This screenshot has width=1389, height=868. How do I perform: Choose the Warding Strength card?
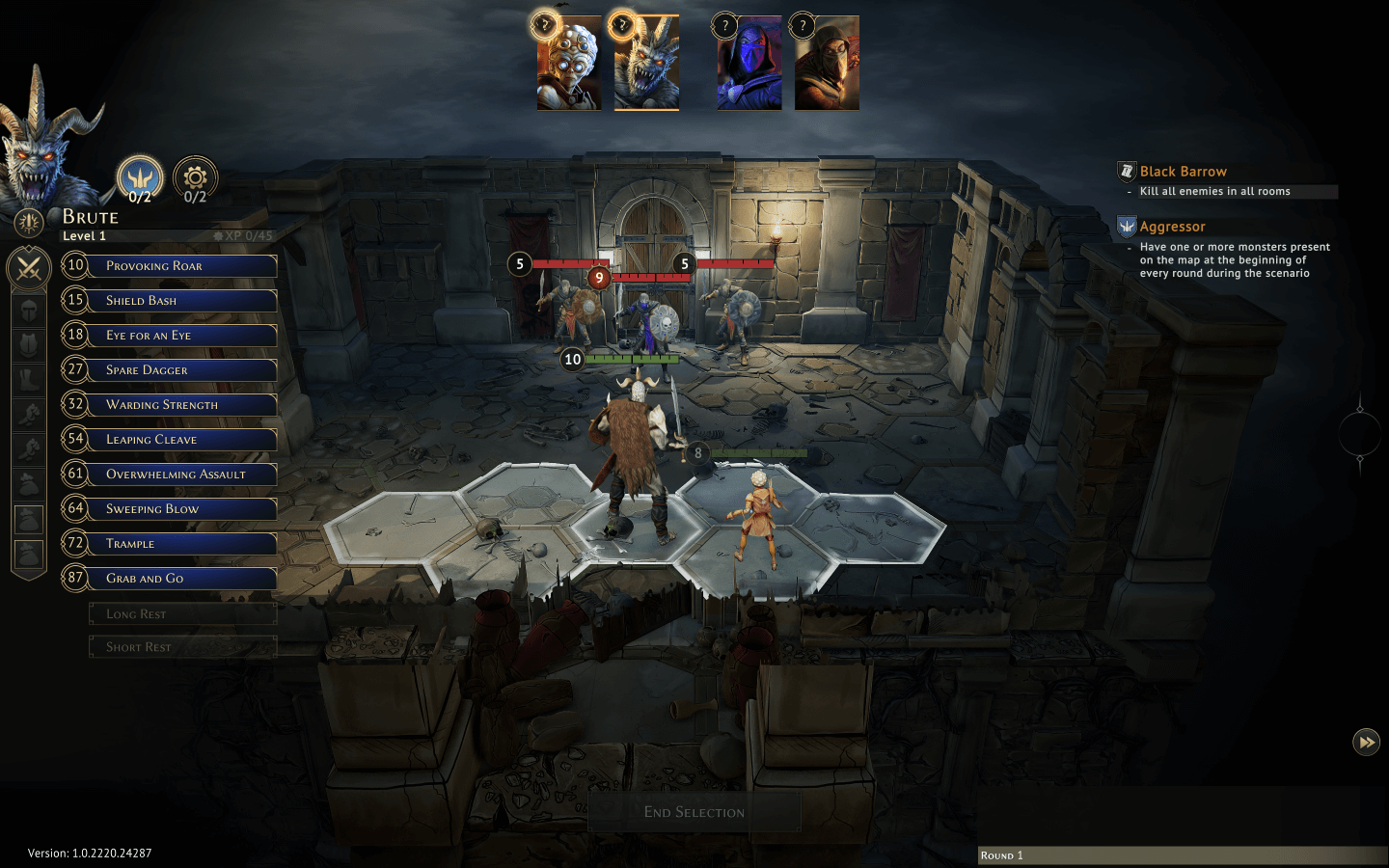[x=183, y=405]
